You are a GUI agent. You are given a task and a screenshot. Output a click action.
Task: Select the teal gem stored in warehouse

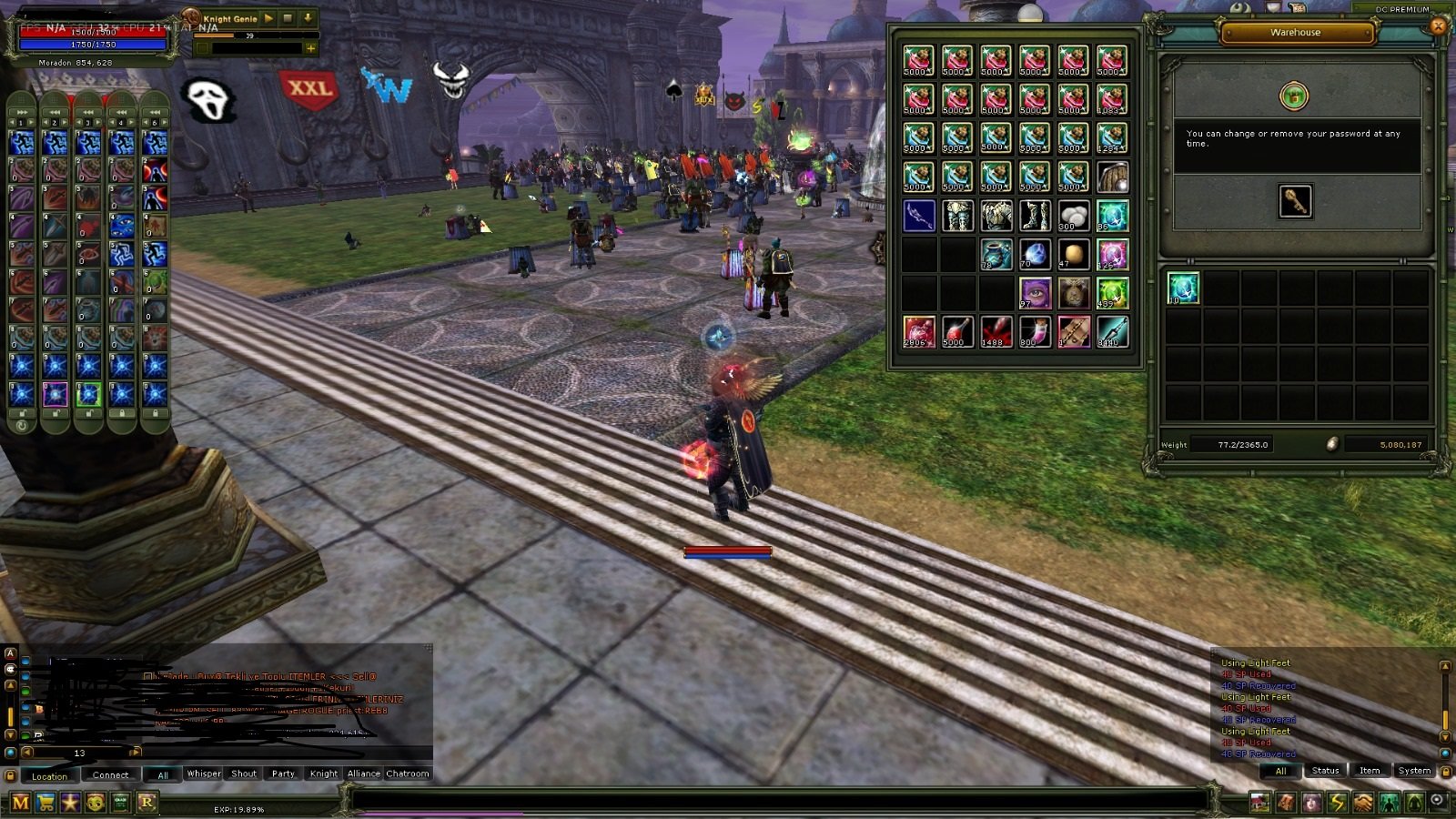[1182, 288]
